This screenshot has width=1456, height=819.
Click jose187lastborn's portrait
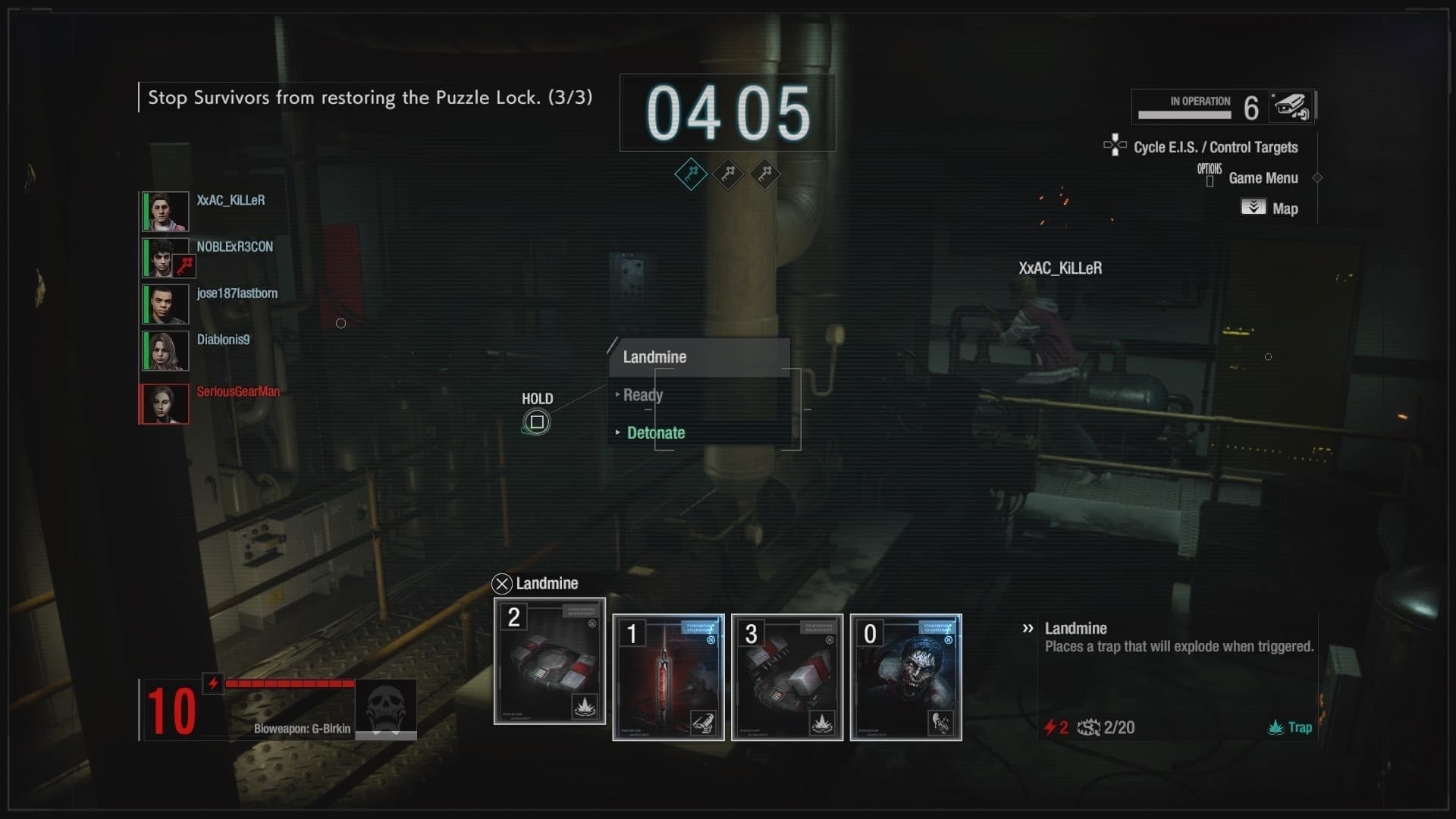(x=166, y=304)
